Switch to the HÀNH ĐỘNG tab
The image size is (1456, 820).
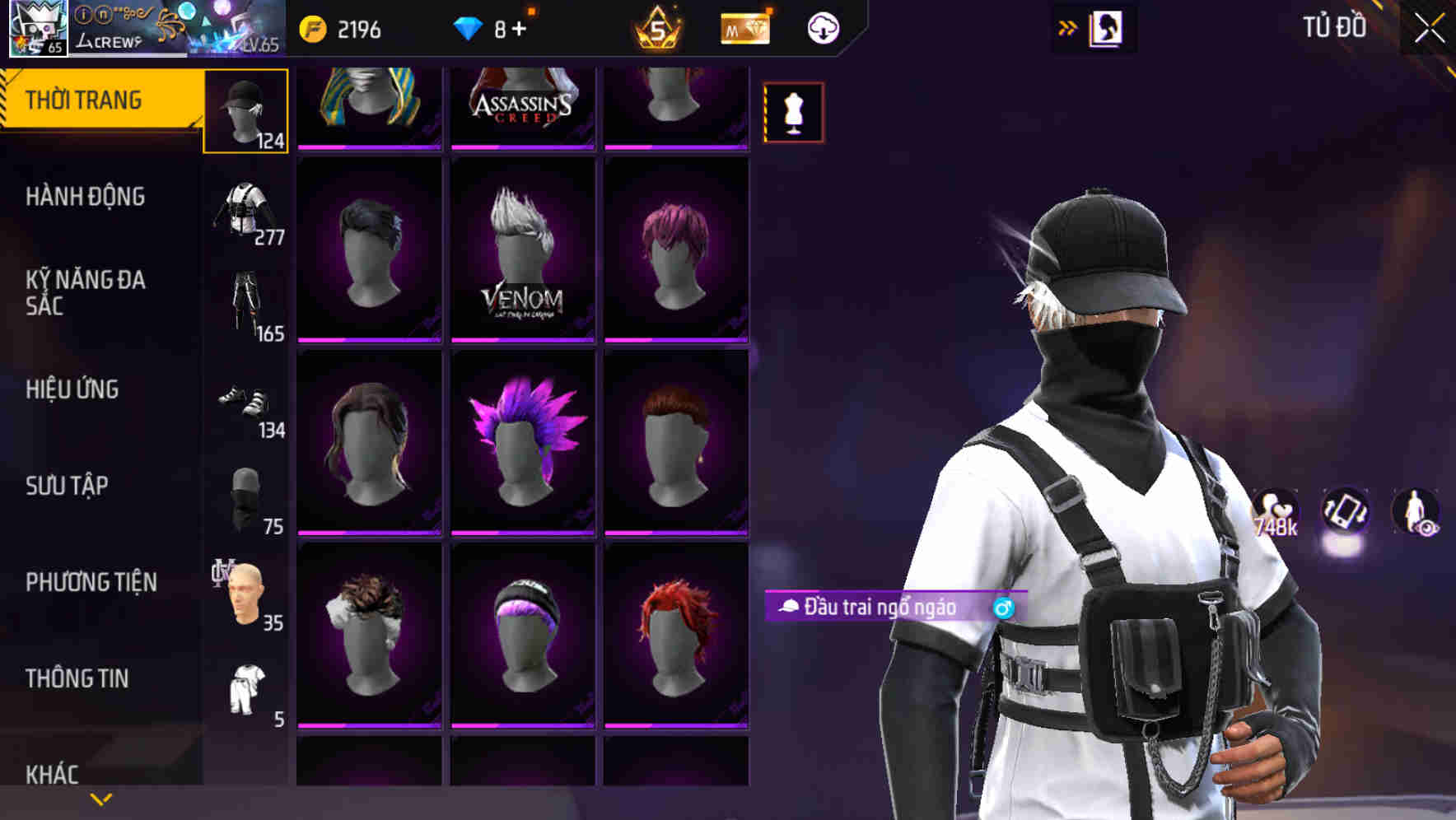pyautogui.click(x=86, y=198)
